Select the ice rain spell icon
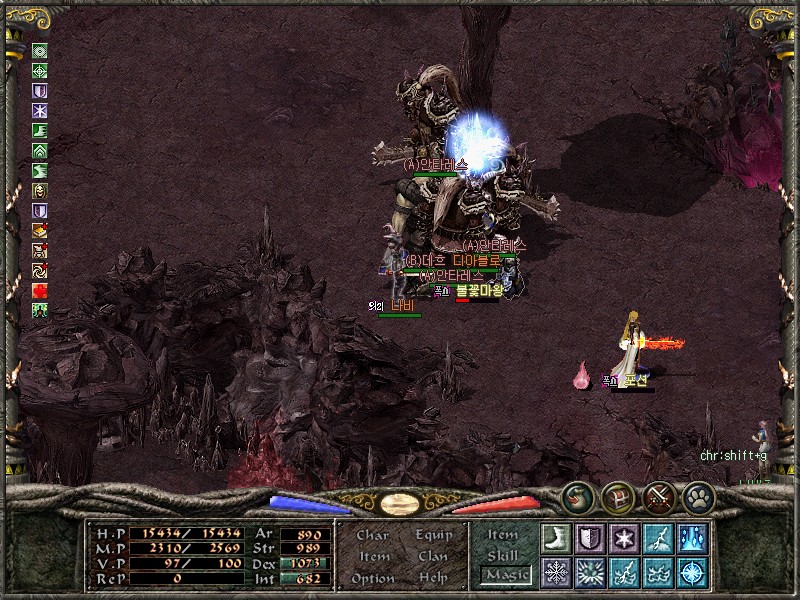This screenshot has height=600, width=800. 692,537
